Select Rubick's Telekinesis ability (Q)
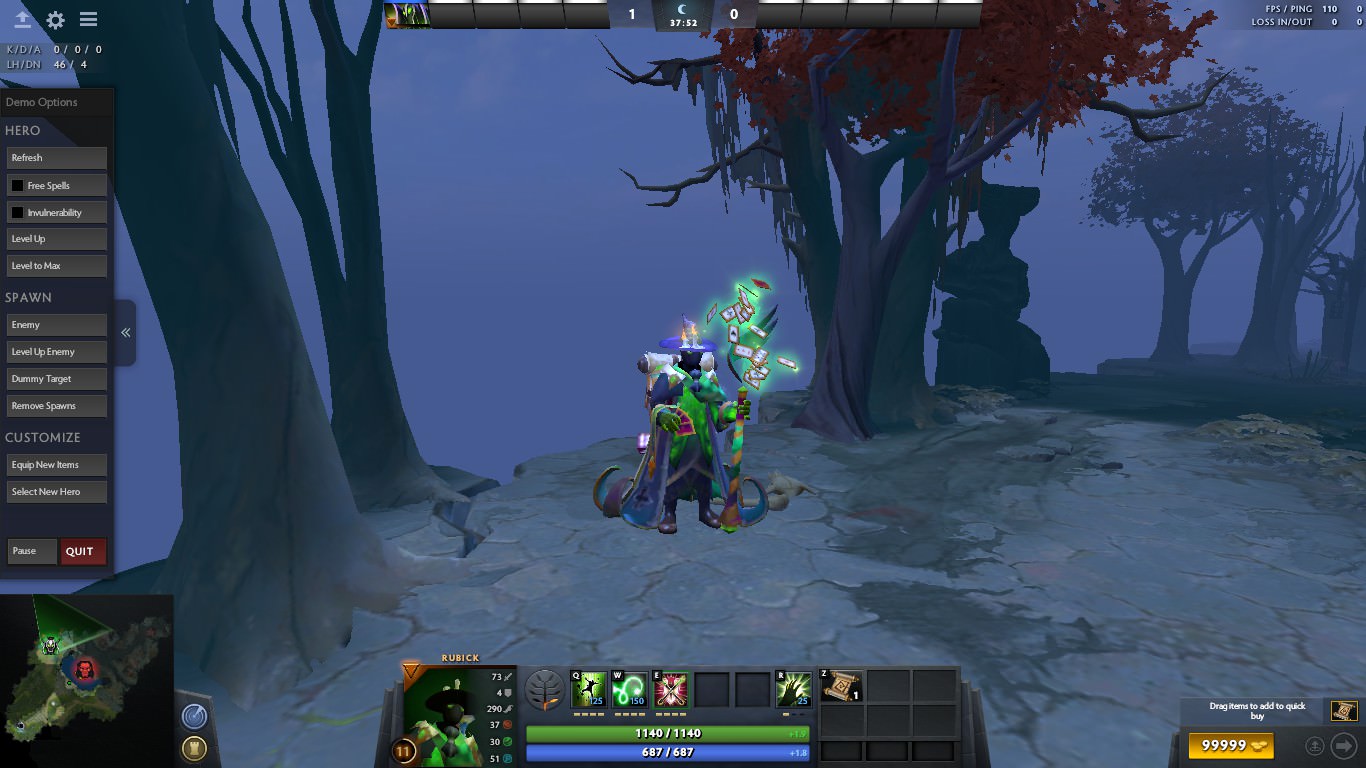Image resolution: width=1366 pixels, height=768 pixels. click(588, 688)
